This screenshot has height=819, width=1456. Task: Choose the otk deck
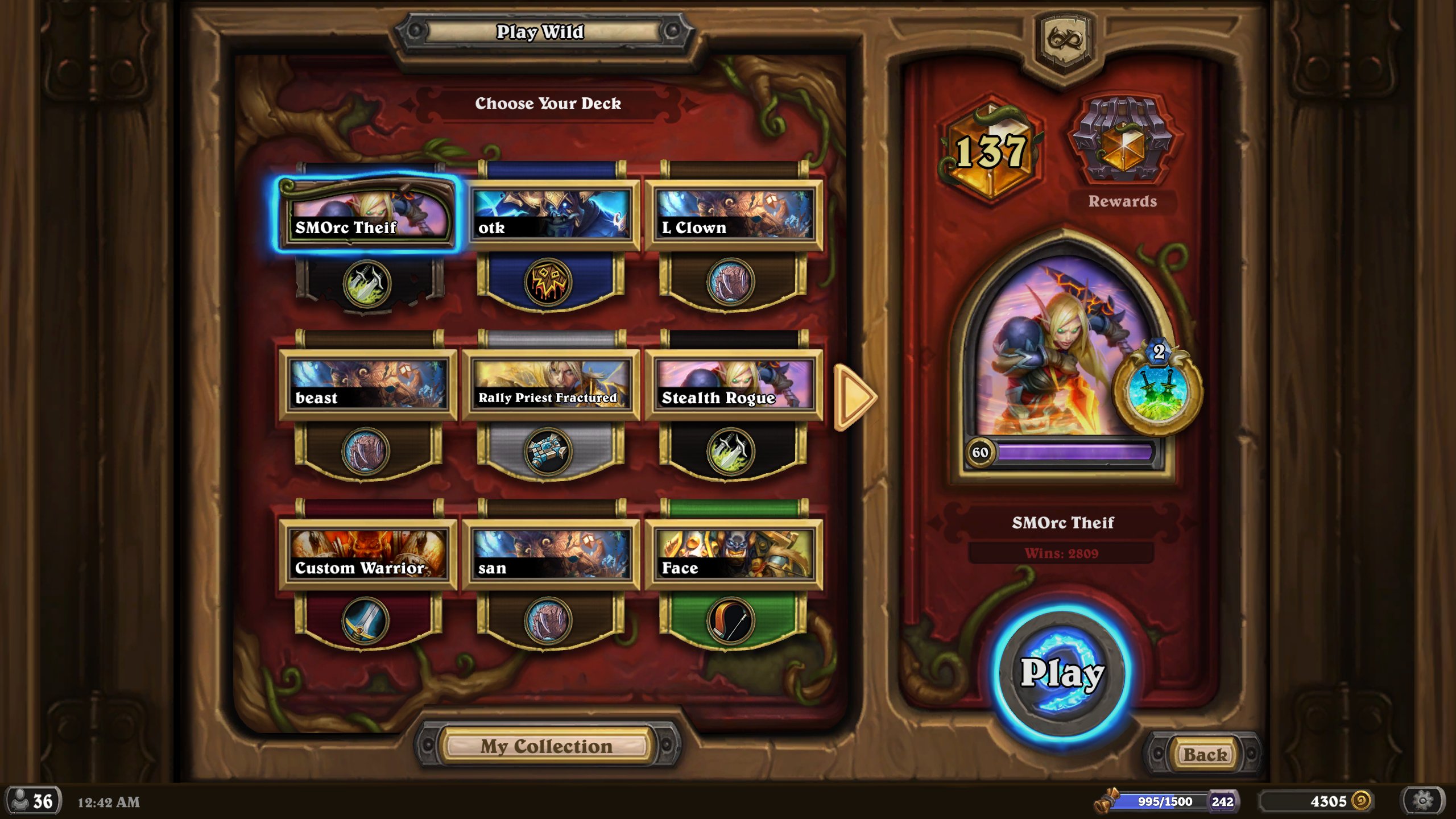click(x=551, y=214)
